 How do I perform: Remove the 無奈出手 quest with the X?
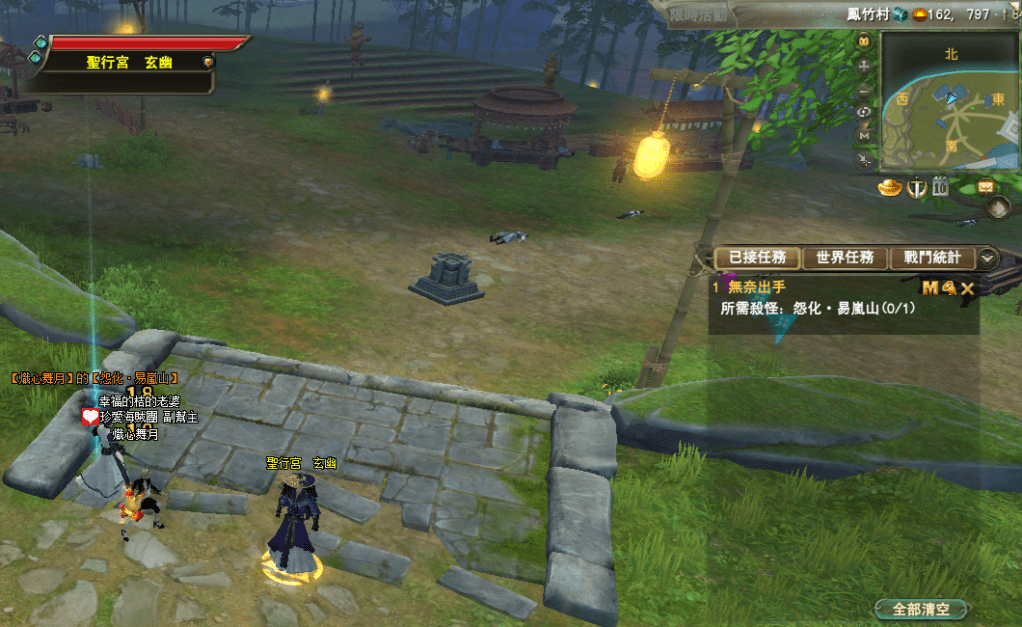[967, 288]
